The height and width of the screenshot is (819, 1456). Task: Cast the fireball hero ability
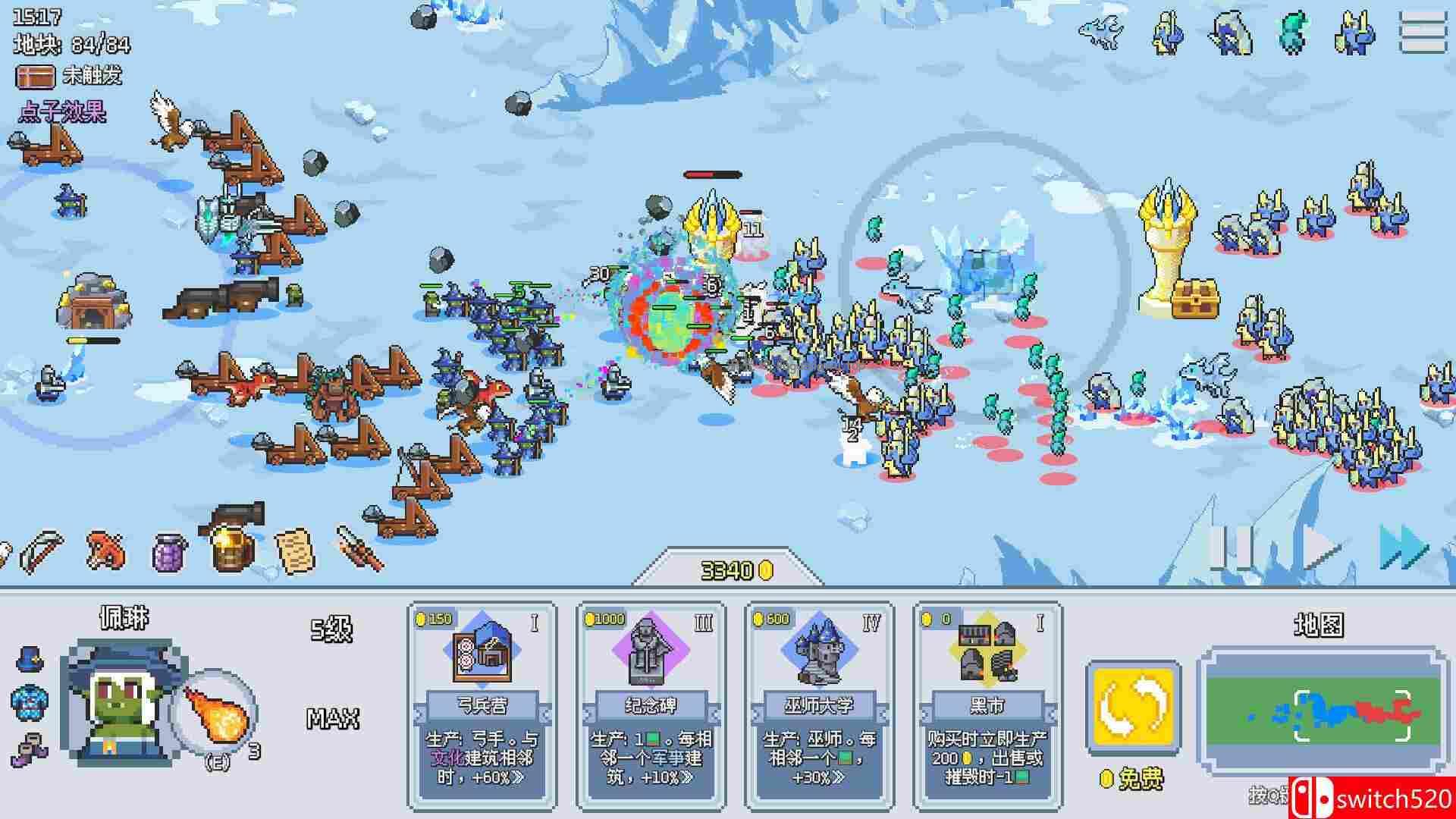[215, 713]
